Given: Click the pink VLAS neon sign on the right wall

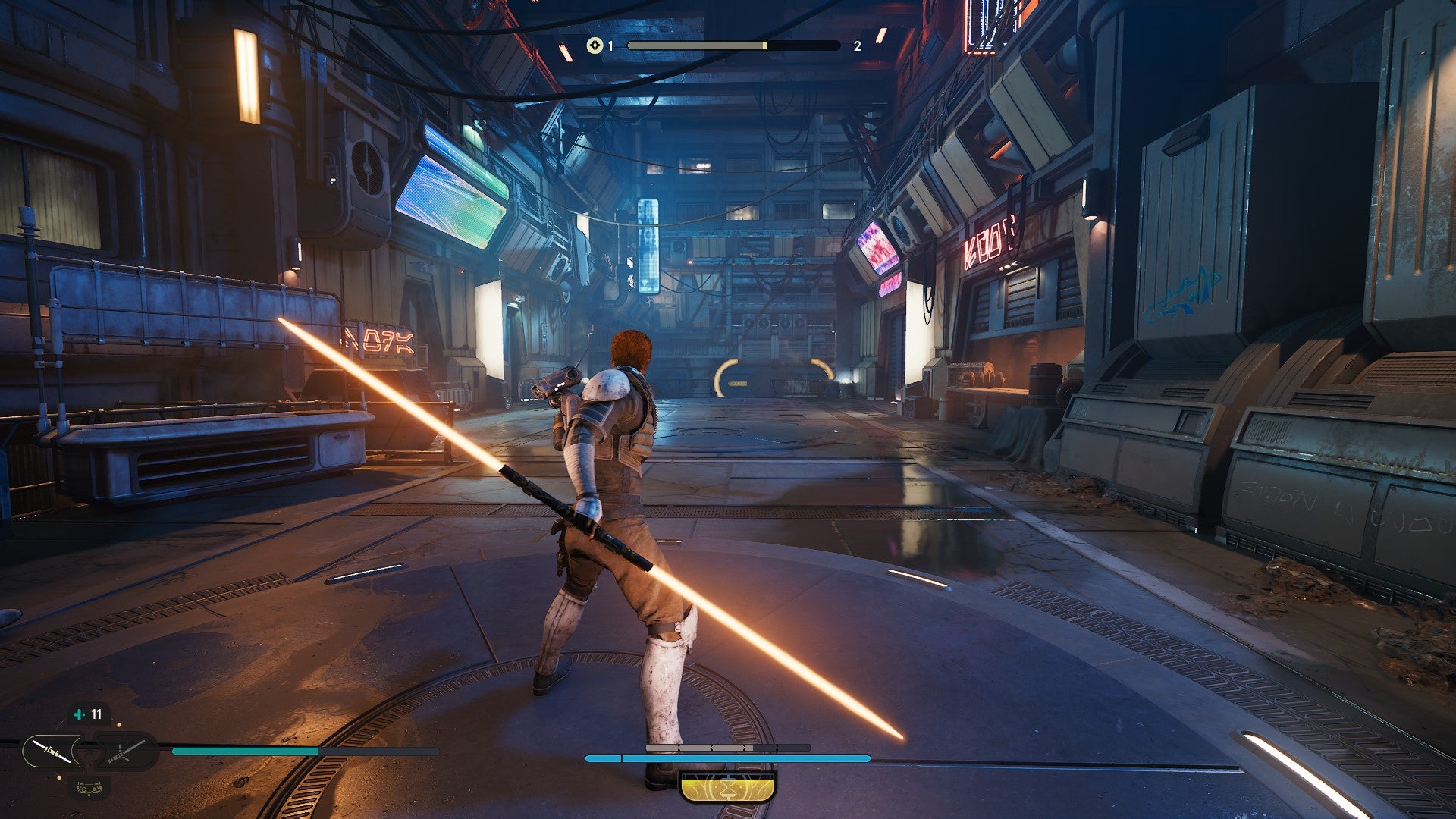Looking at the screenshot, I should [987, 241].
